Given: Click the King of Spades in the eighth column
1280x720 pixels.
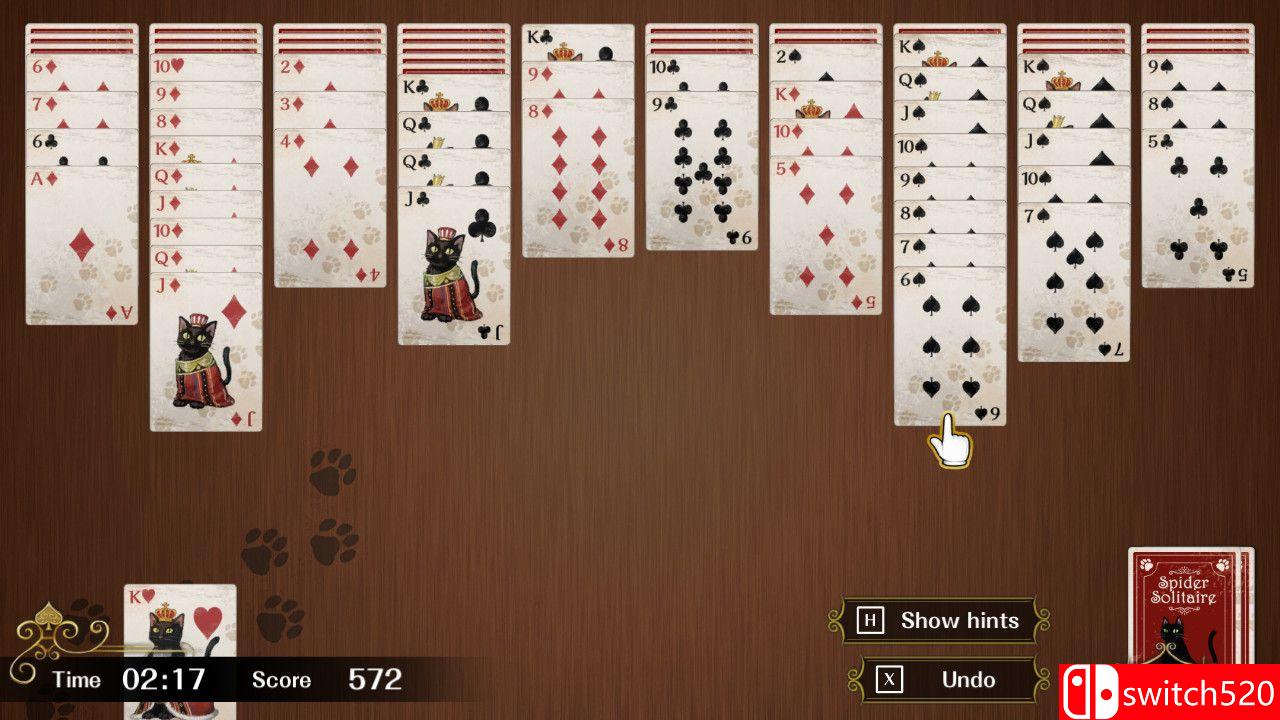Looking at the screenshot, I should pyautogui.click(x=910, y=45).
